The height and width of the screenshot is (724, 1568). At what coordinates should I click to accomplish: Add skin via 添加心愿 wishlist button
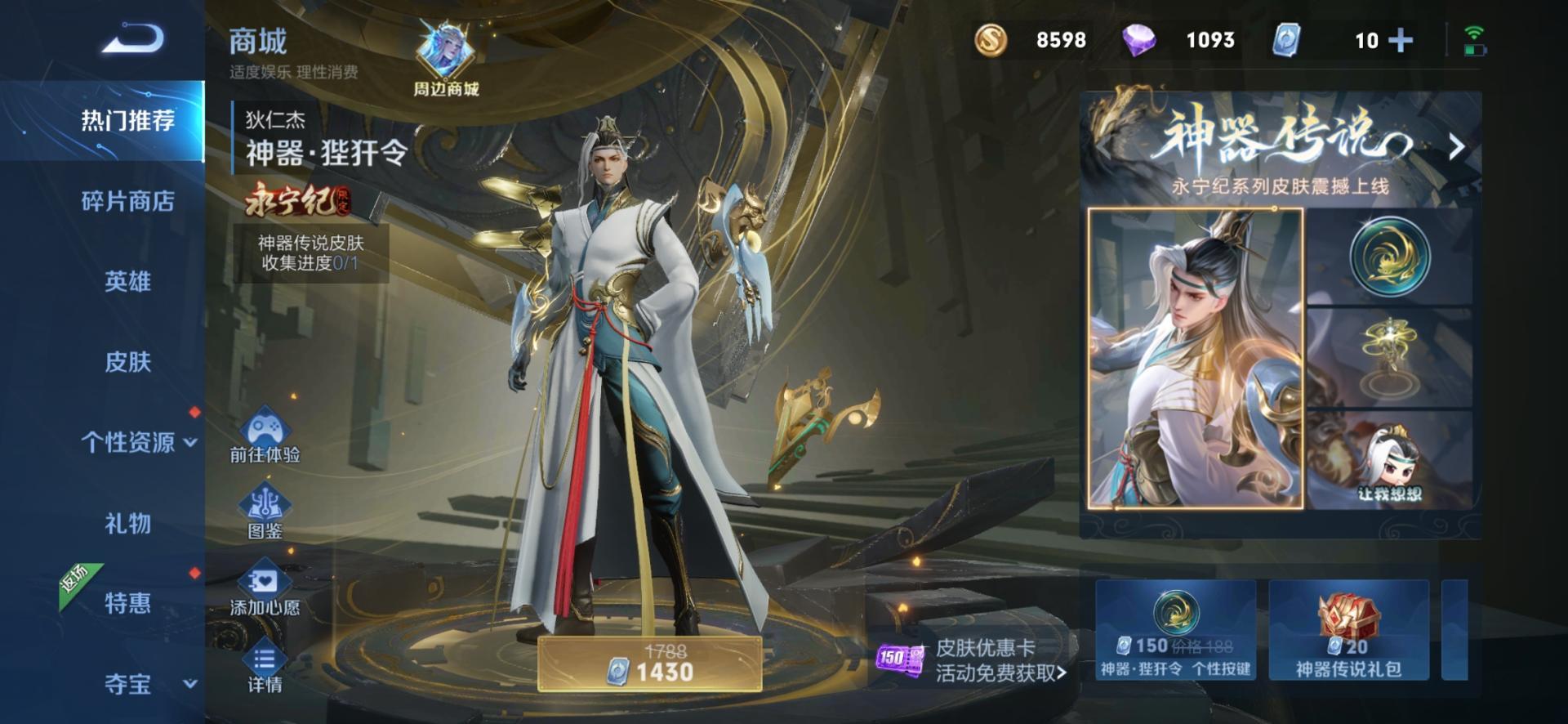coord(265,590)
